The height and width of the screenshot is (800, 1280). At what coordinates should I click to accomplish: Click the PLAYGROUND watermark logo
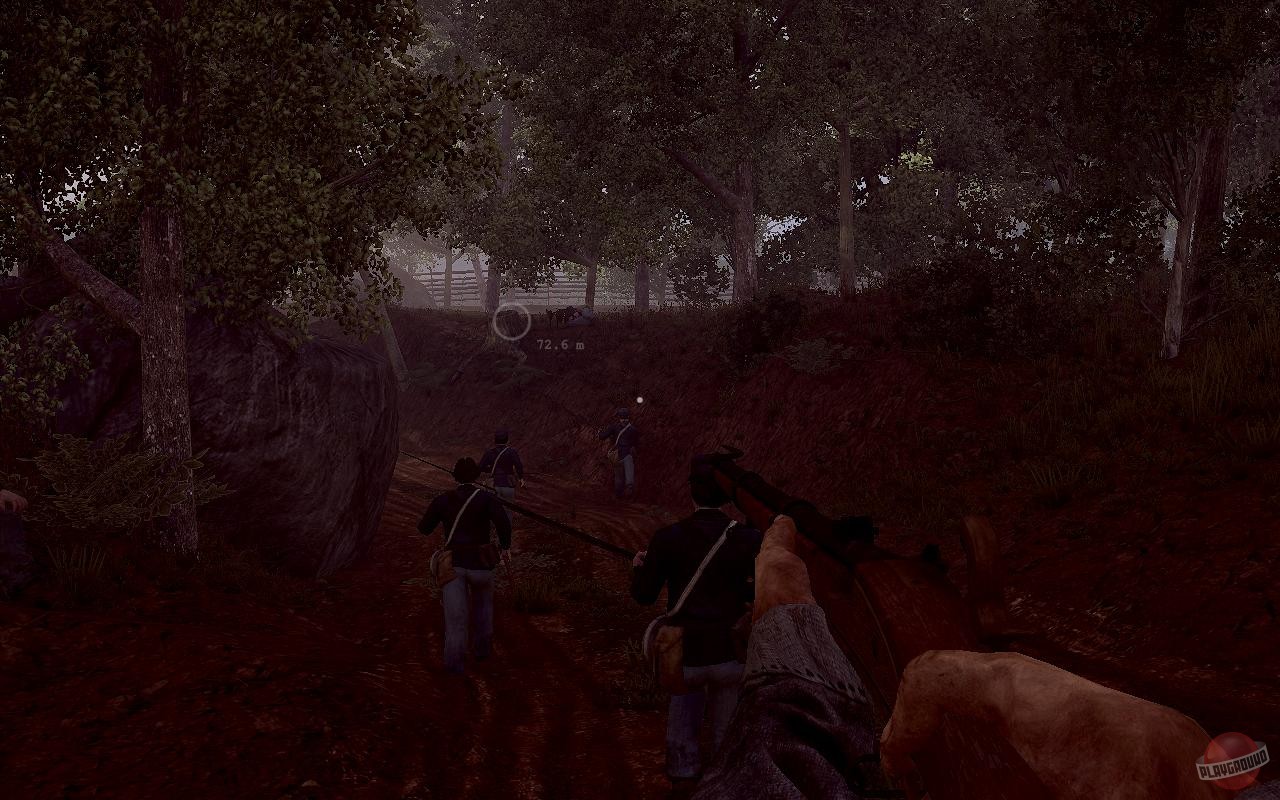tap(1234, 768)
